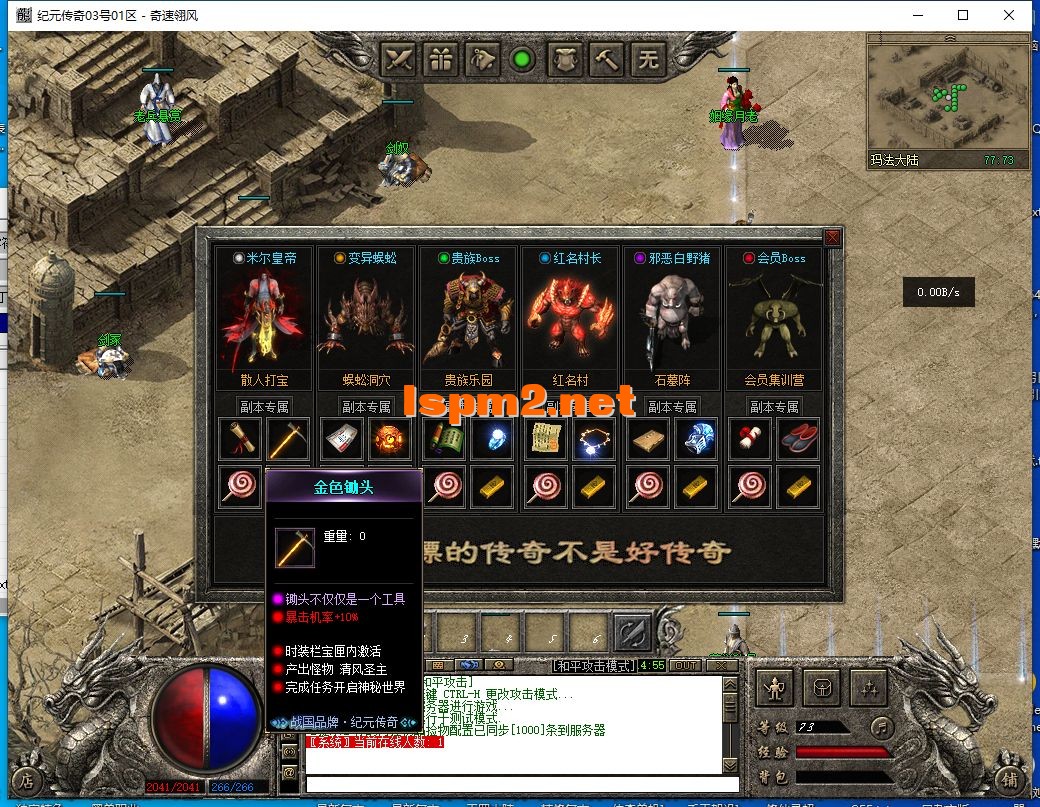The image size is (1040, 807).
Task: Open the gift box top menu button
Action: pyautogui.click(x=441, y=59)
